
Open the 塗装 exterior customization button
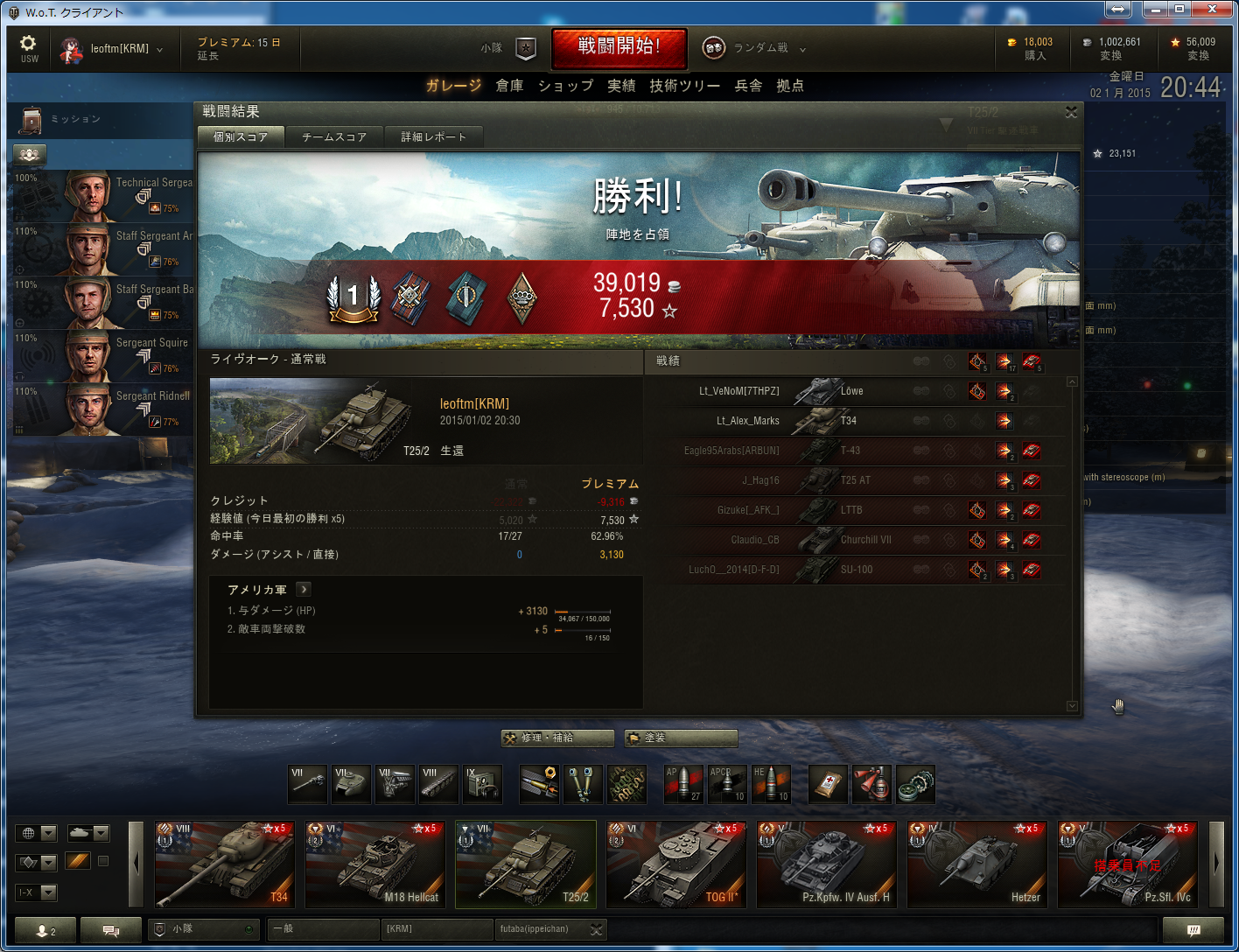tap(681, 738)
